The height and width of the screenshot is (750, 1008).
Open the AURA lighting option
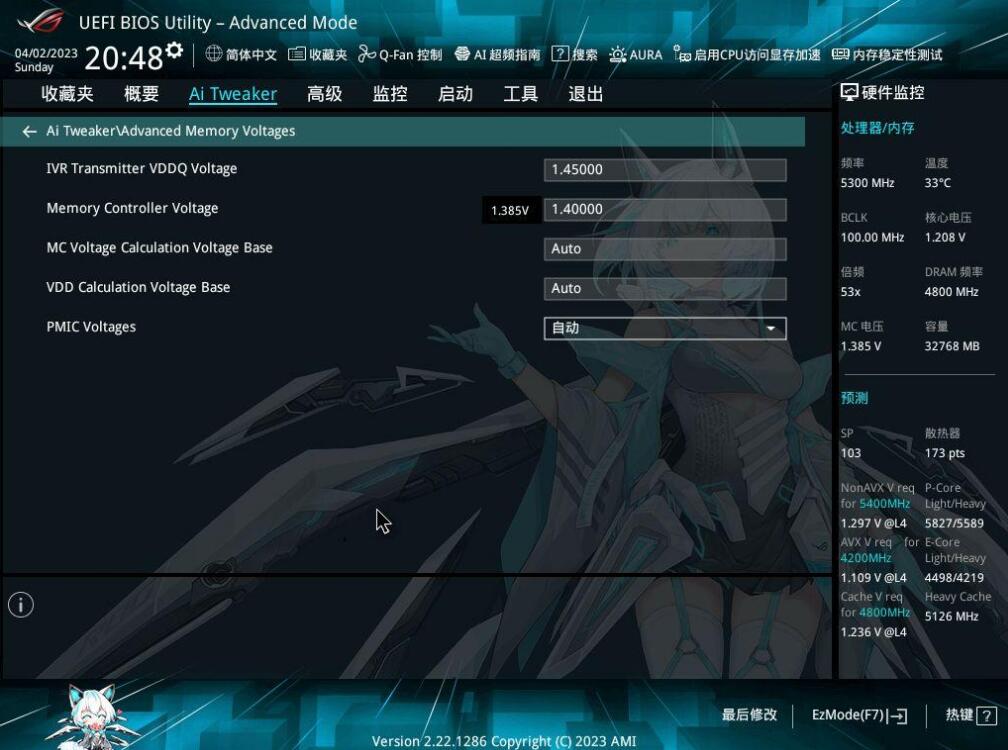[636, 55]
